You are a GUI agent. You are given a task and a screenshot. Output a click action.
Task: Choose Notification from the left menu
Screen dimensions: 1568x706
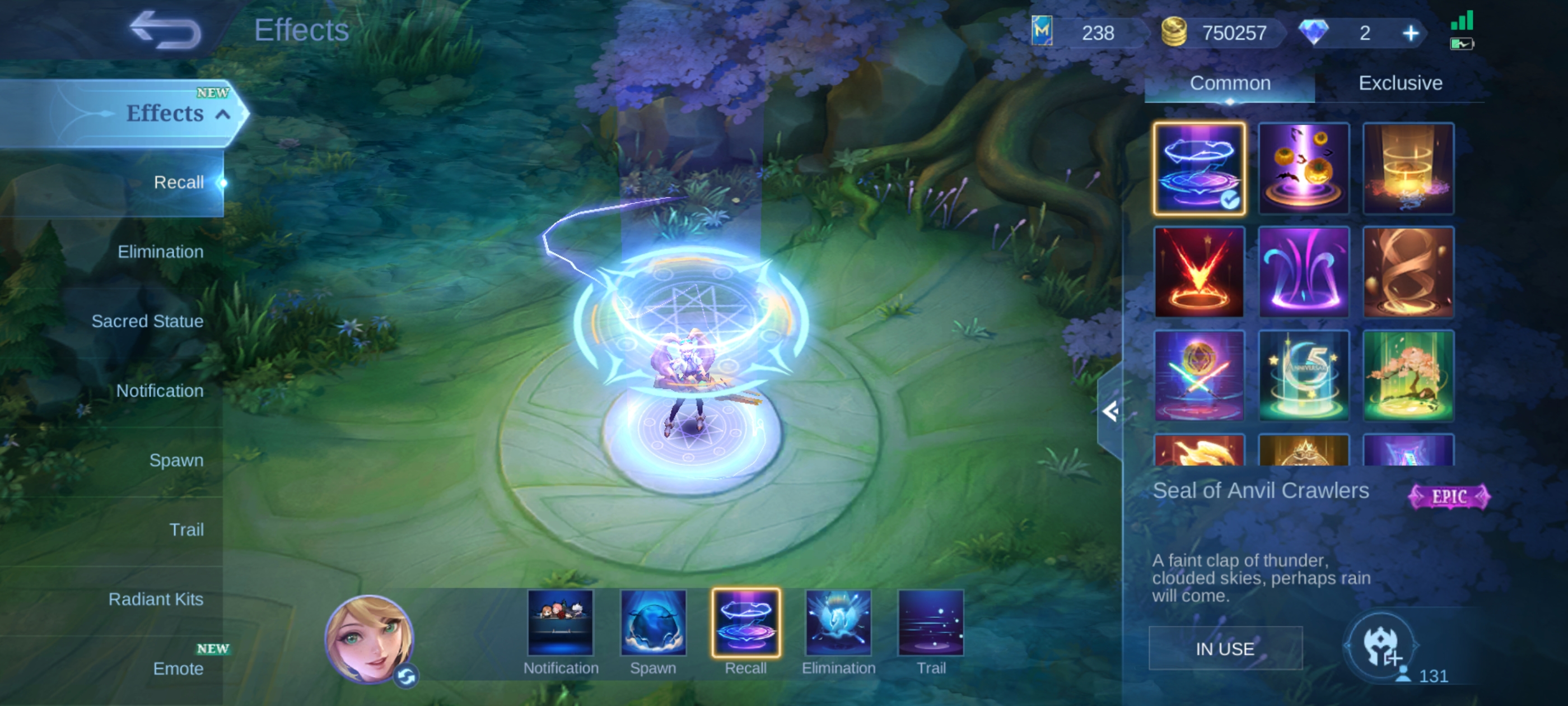[160, 391]
